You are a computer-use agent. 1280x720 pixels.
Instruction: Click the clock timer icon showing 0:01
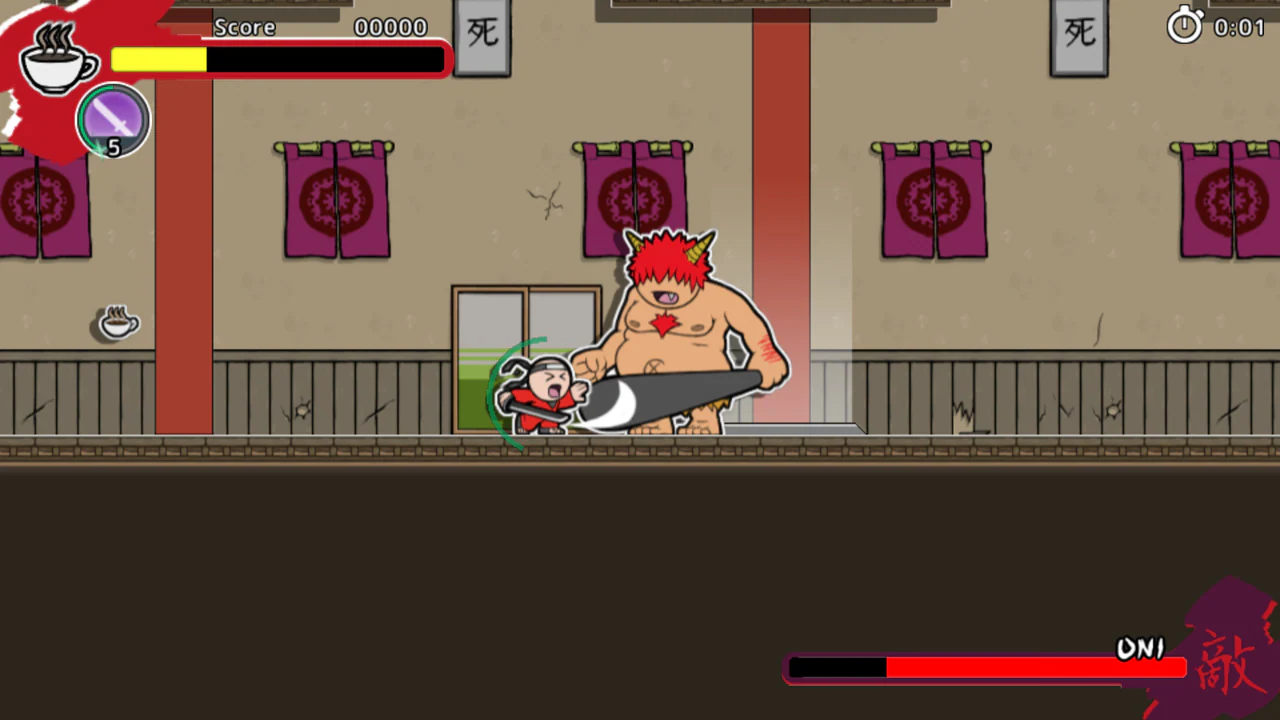[1185, 27]
